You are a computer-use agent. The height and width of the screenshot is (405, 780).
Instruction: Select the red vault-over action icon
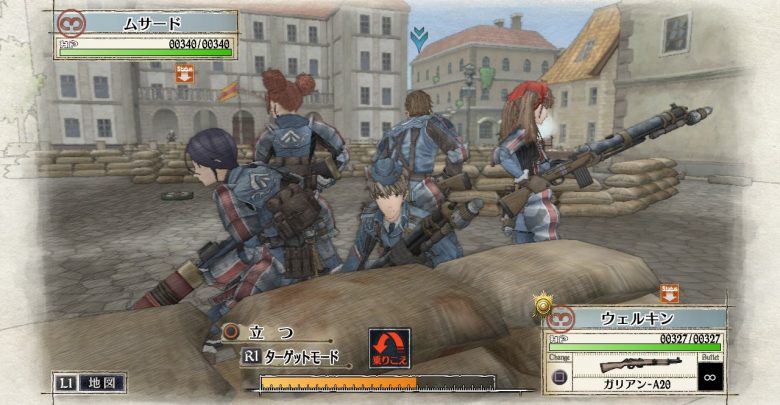(389, 349)
